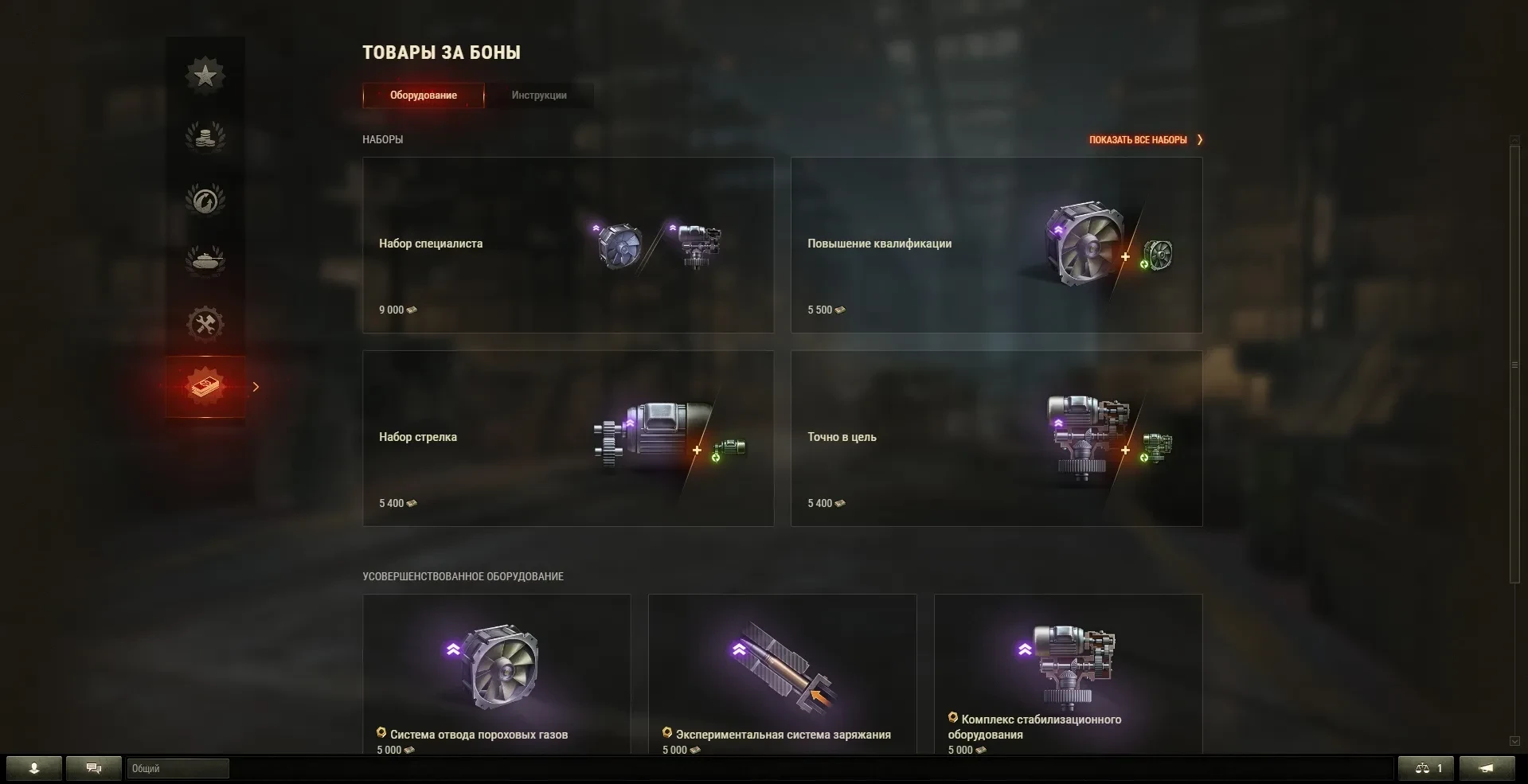The width and height of the screenshot is (1528, 784).
Task: Open the coin stack category in sidebar
Action: [205, 138]
